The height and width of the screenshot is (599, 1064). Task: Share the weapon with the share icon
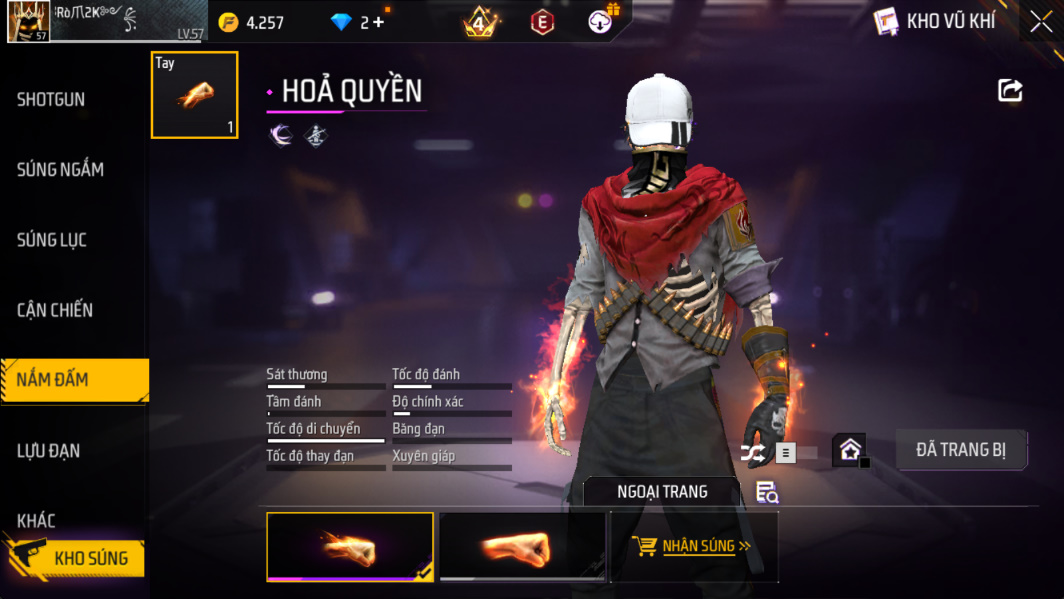click(x=1010, y=91)
